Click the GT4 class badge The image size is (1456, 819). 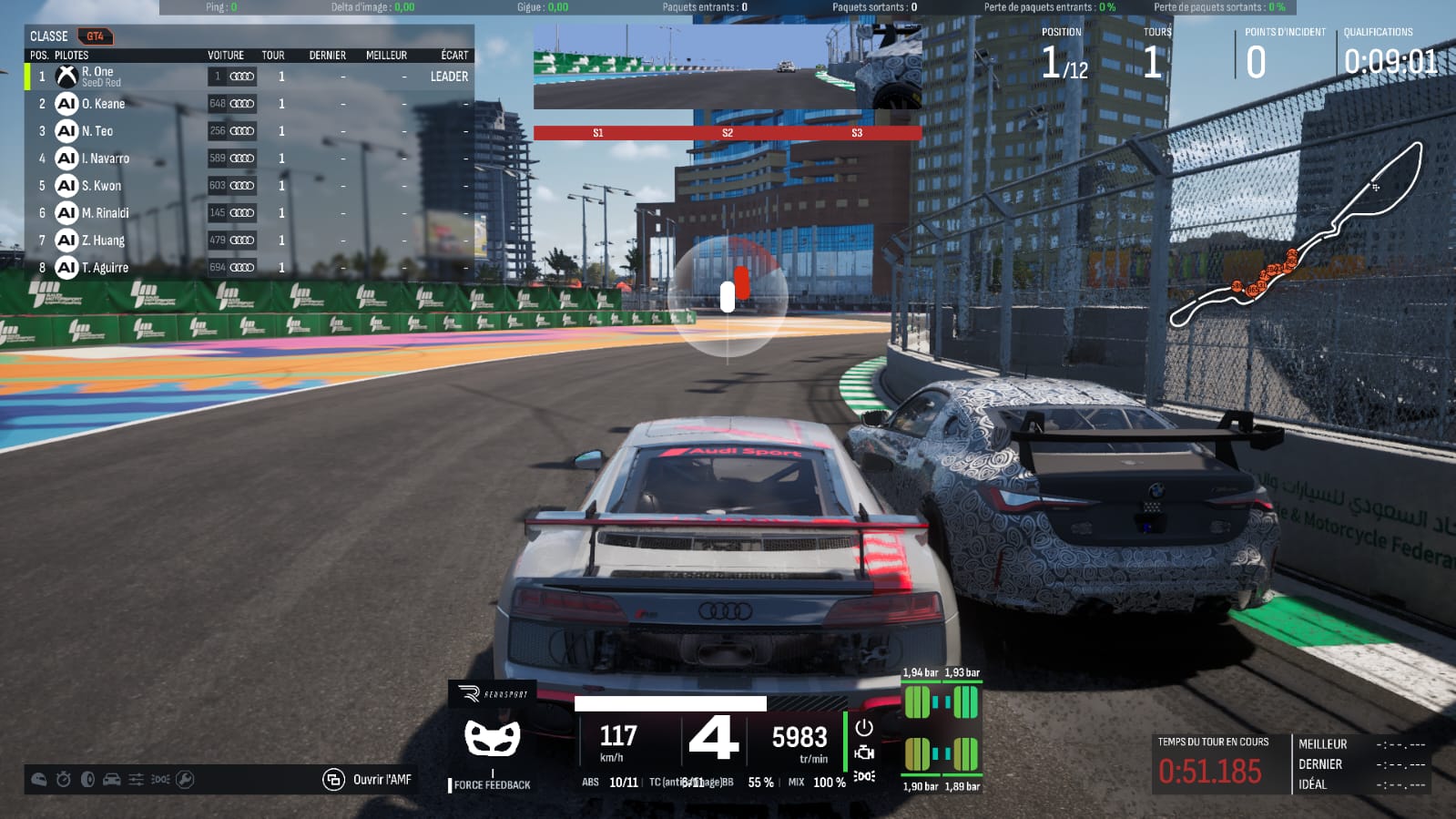[95, 36]
